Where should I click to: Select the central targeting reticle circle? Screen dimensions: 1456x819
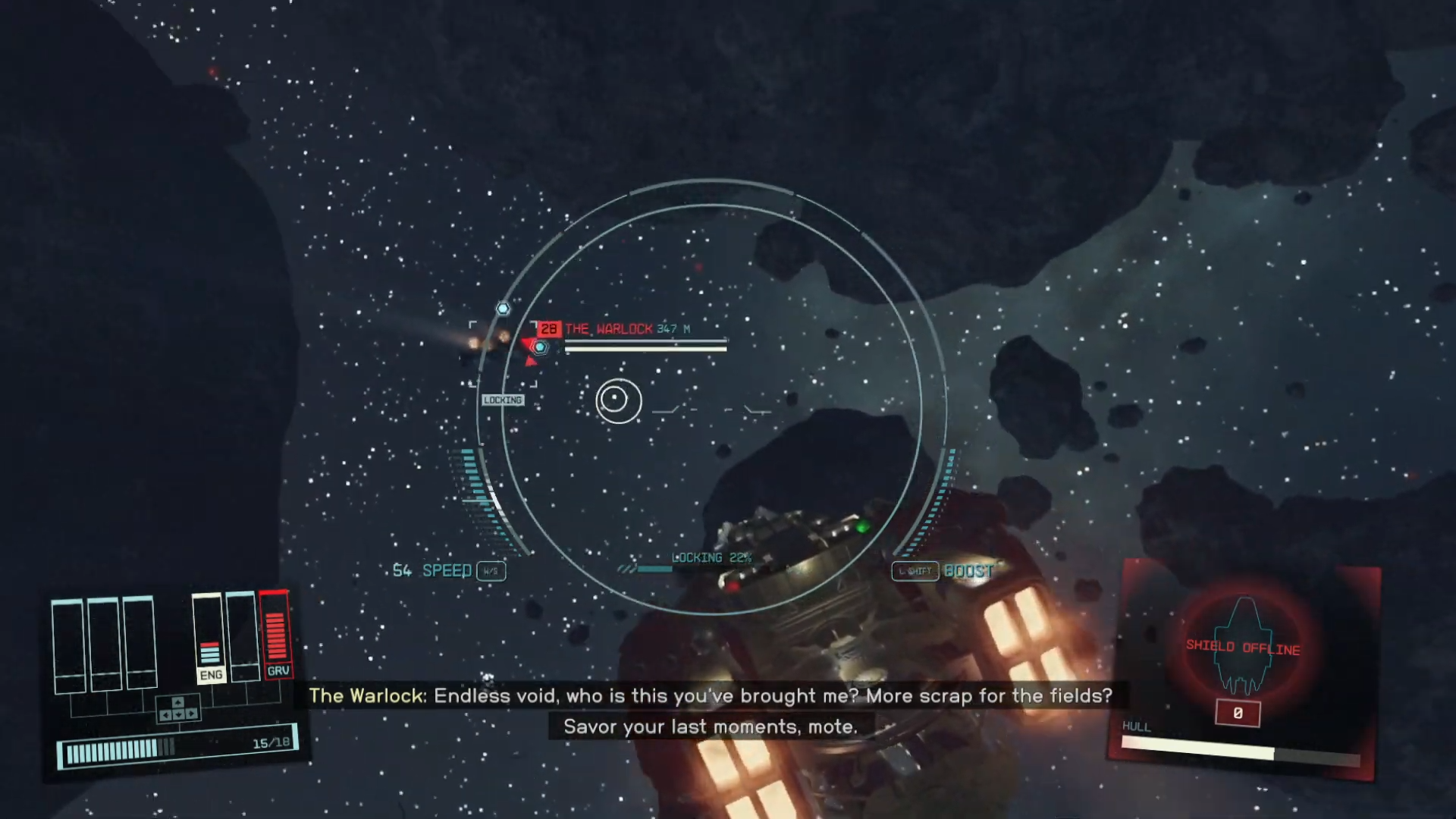point(617,401)
